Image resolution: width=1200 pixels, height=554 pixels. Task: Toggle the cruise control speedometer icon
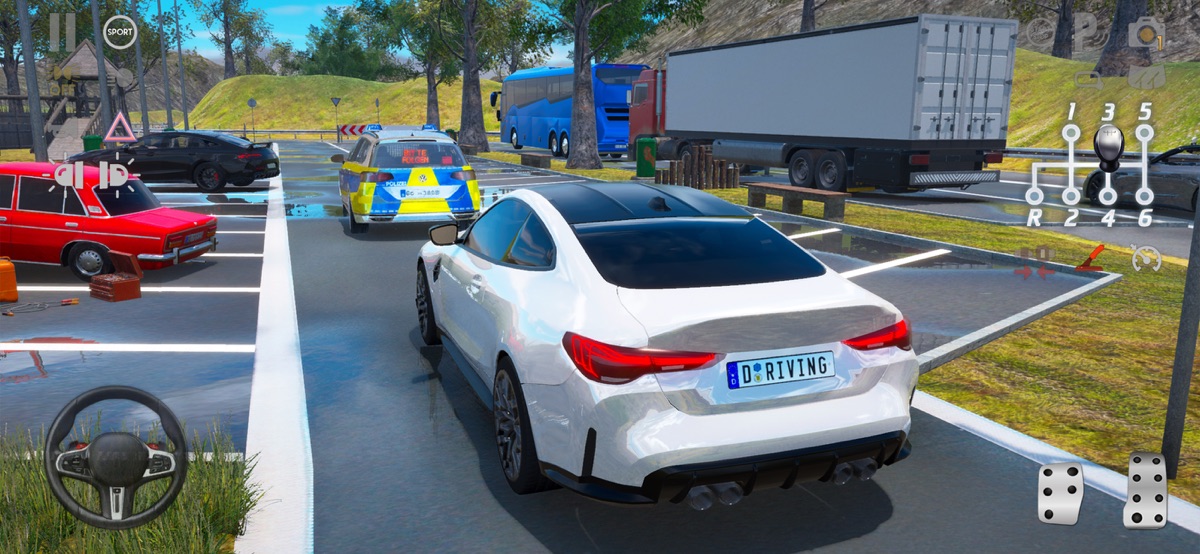point(1146,258)
